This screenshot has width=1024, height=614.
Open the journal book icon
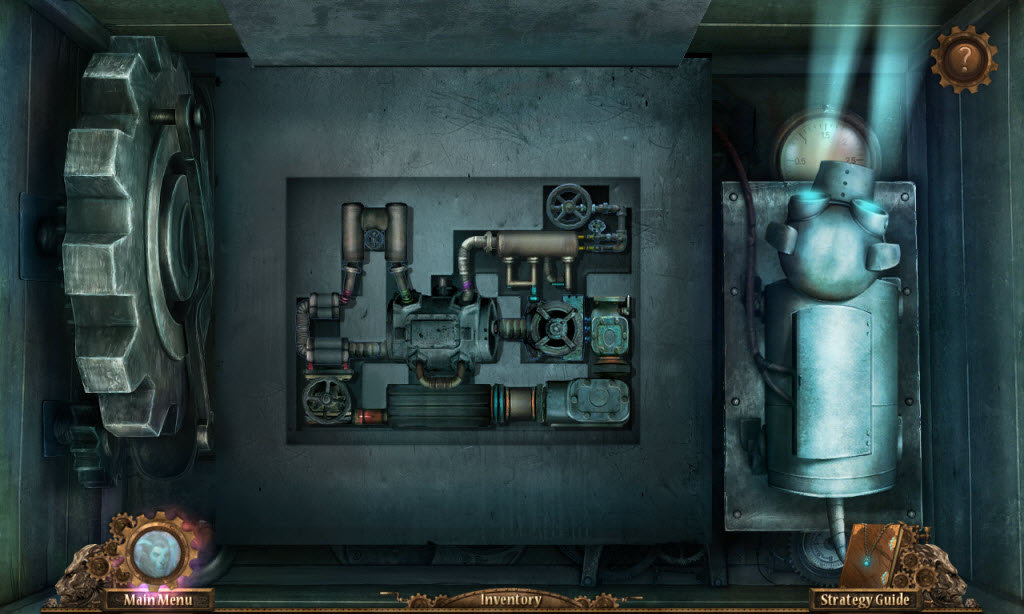[x=870, y=555]
